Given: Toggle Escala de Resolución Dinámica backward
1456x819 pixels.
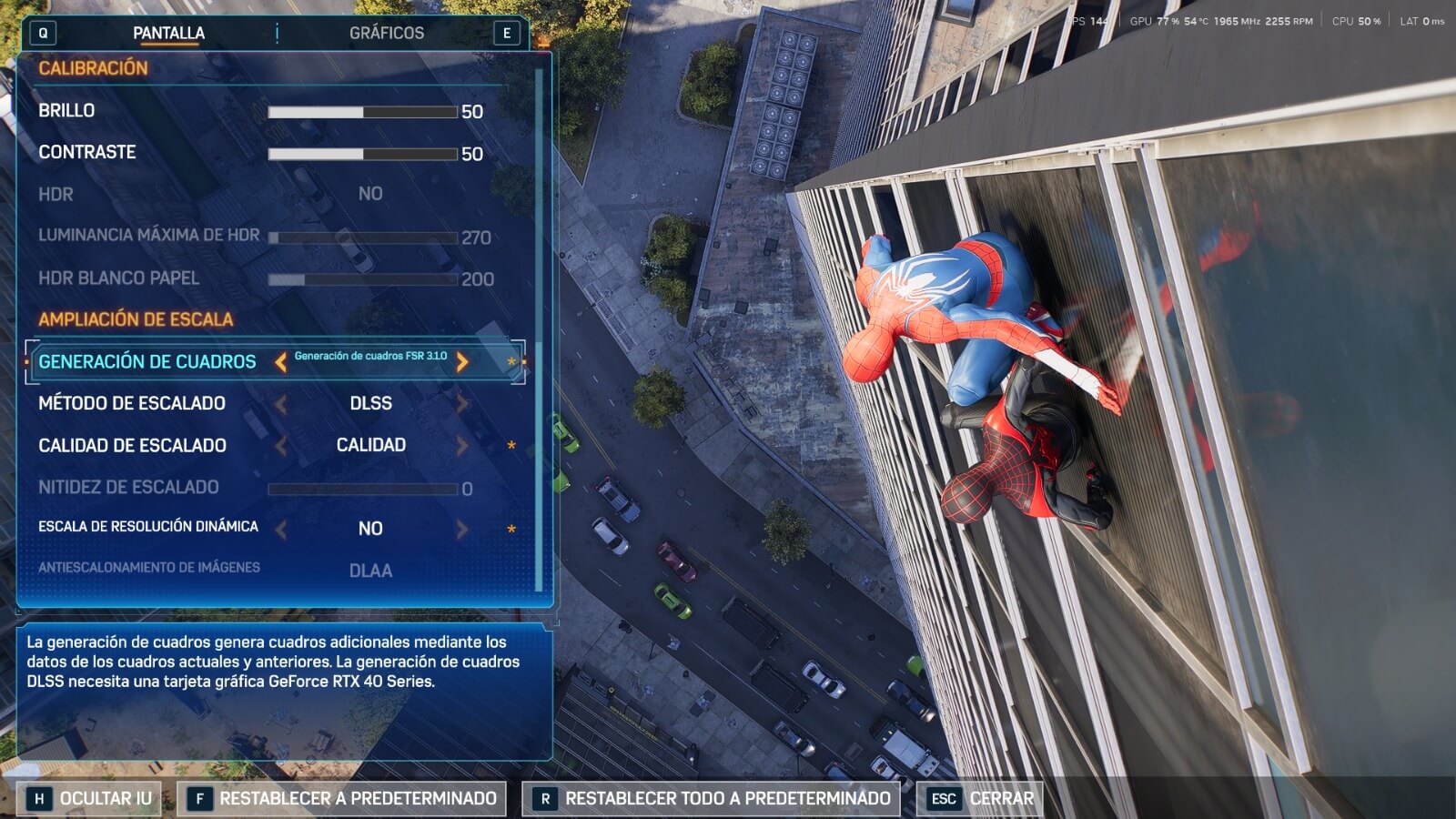Looking at the screenshot, I should (x=281, y=529).
